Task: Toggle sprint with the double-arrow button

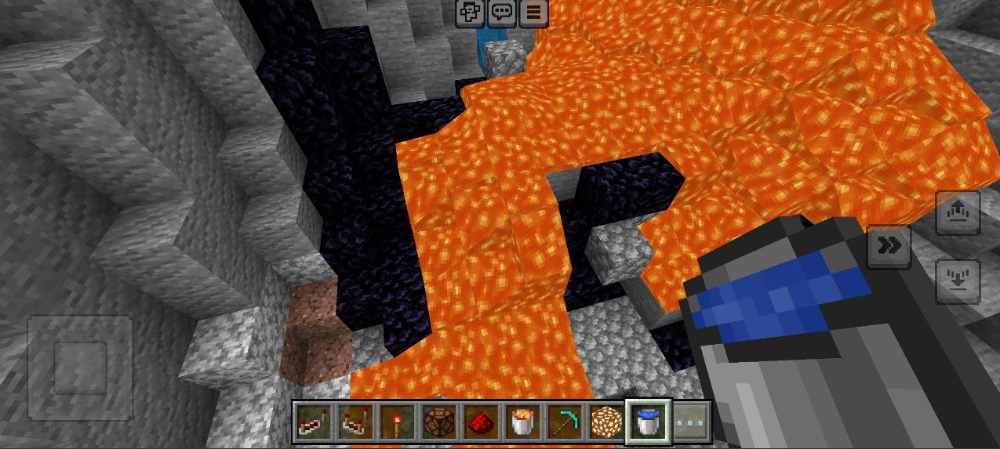Action: (888, 246)
